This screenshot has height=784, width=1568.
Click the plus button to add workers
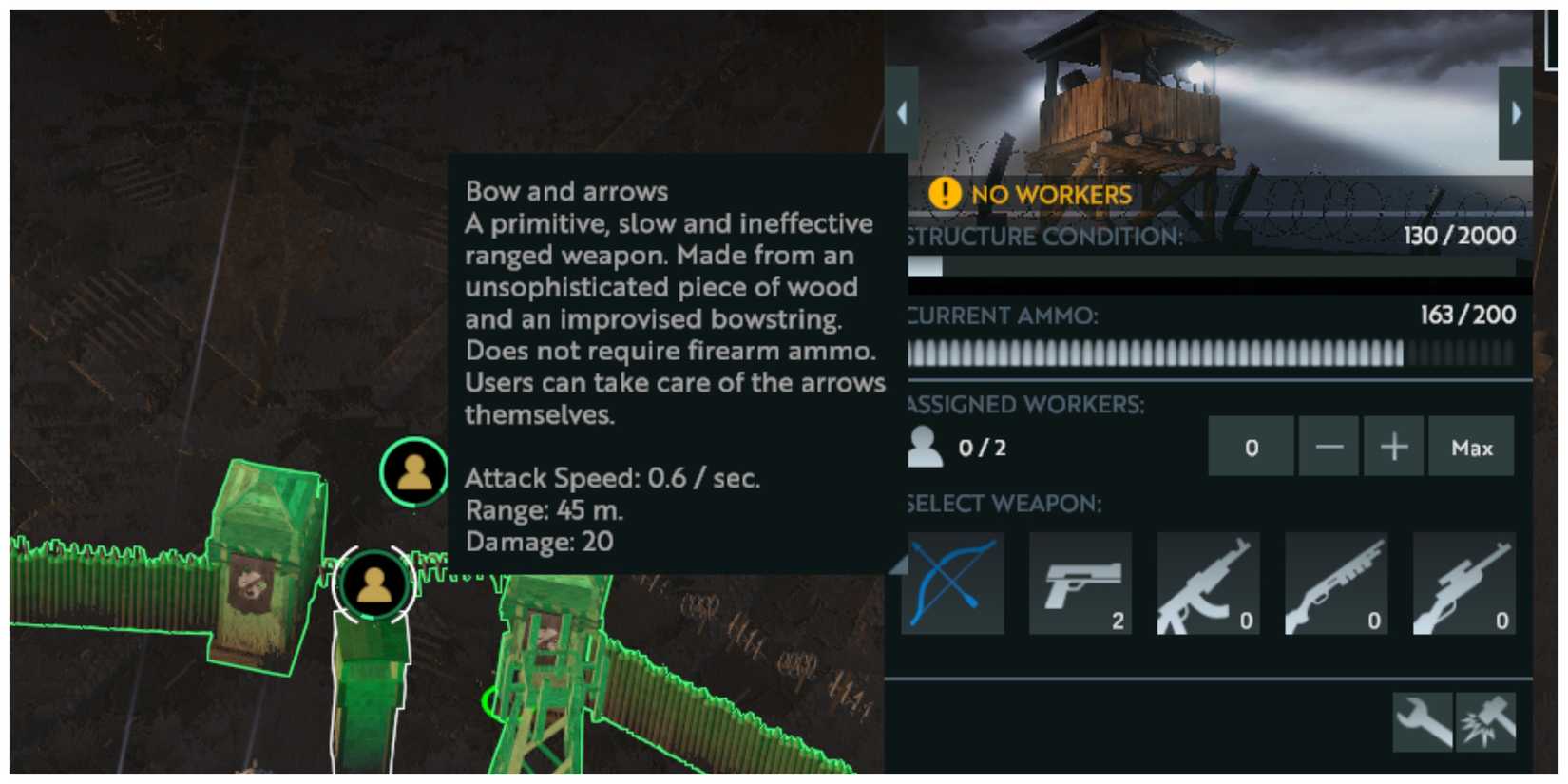1394,446
